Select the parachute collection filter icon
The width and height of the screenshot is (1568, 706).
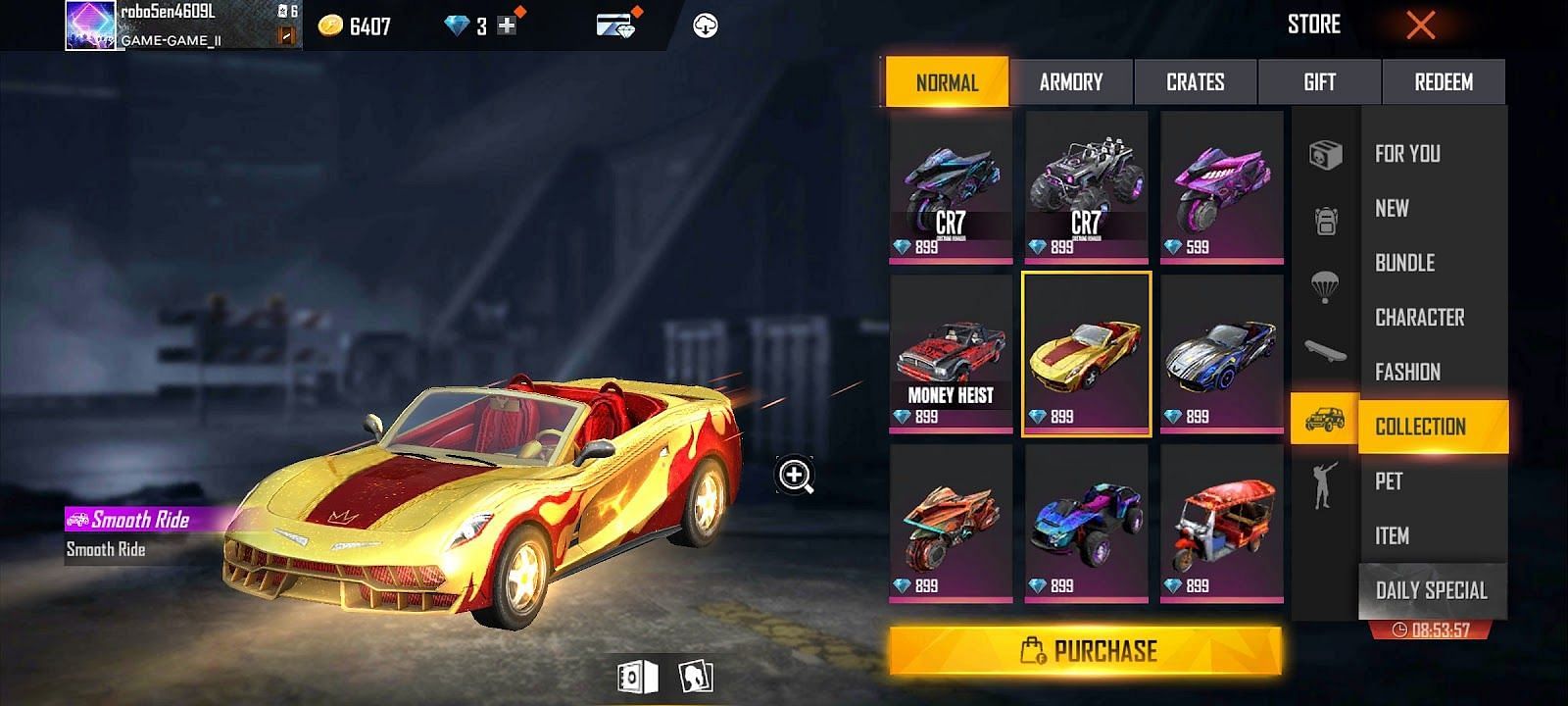(x=1325, y=286)
